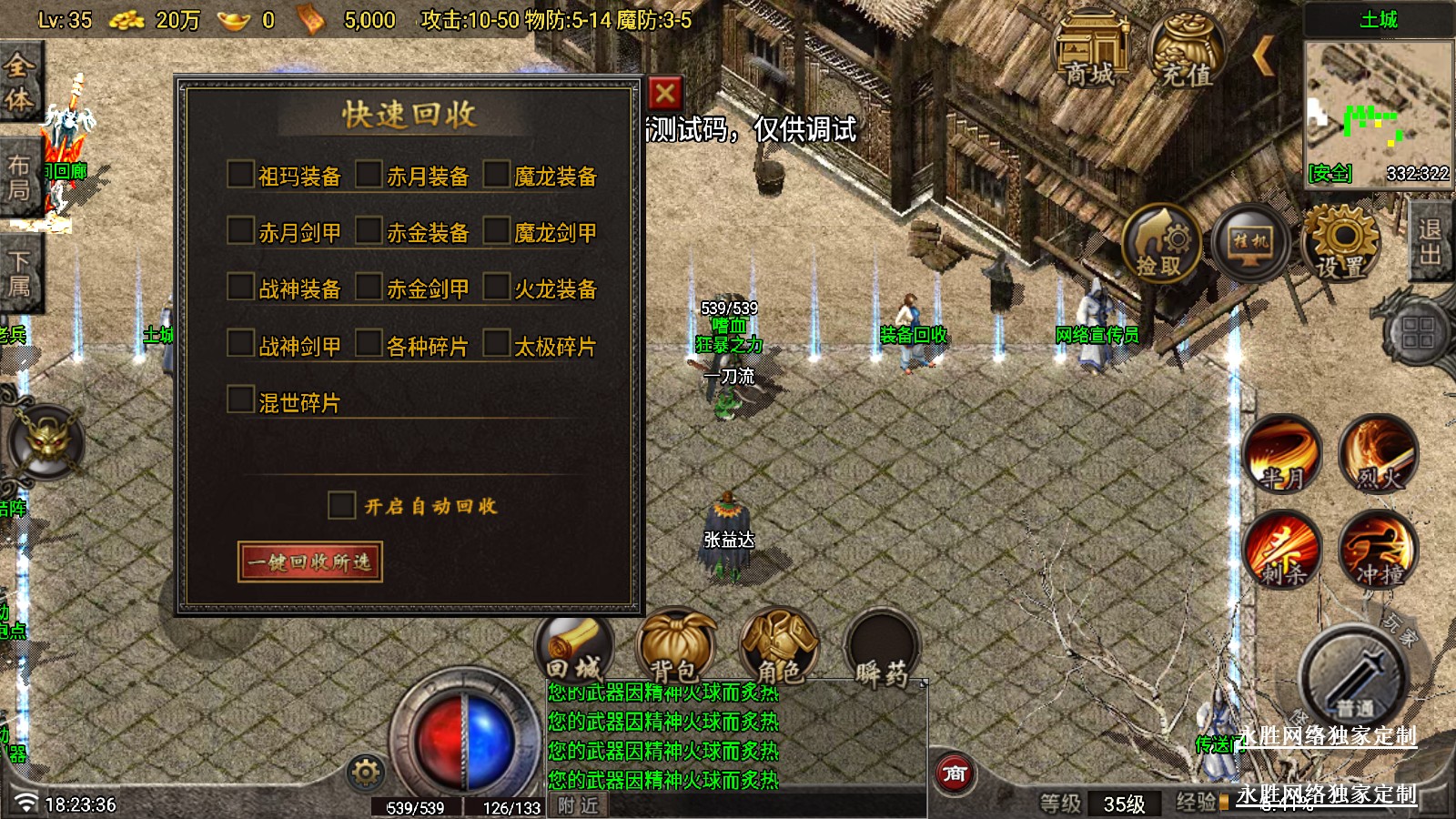Screen dimensions: 1456x819
Task: Check the 太极碎片 option
Action: (x=496, y=344)
